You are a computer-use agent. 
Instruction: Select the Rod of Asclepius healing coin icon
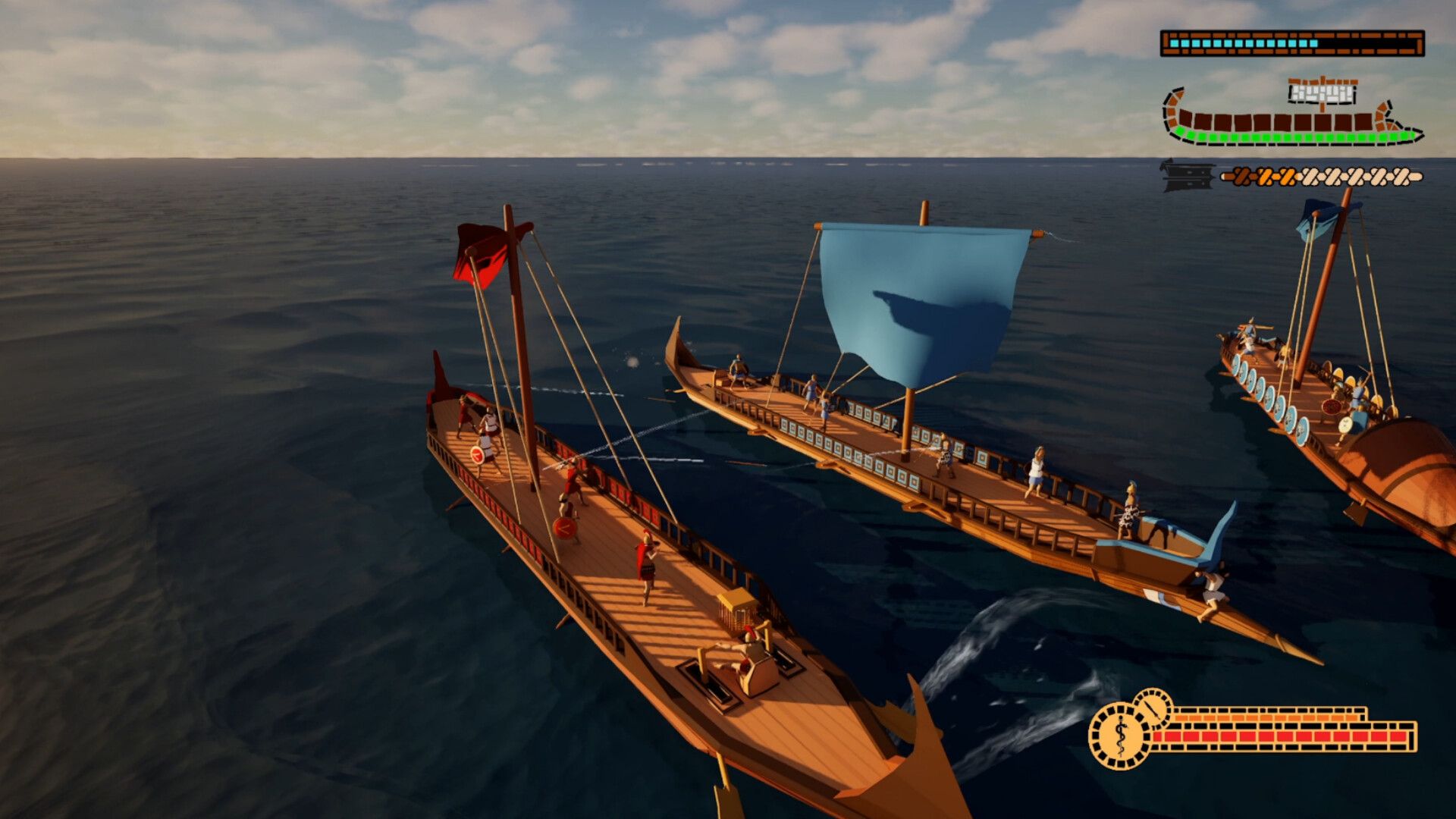[x=1119, y=732]
